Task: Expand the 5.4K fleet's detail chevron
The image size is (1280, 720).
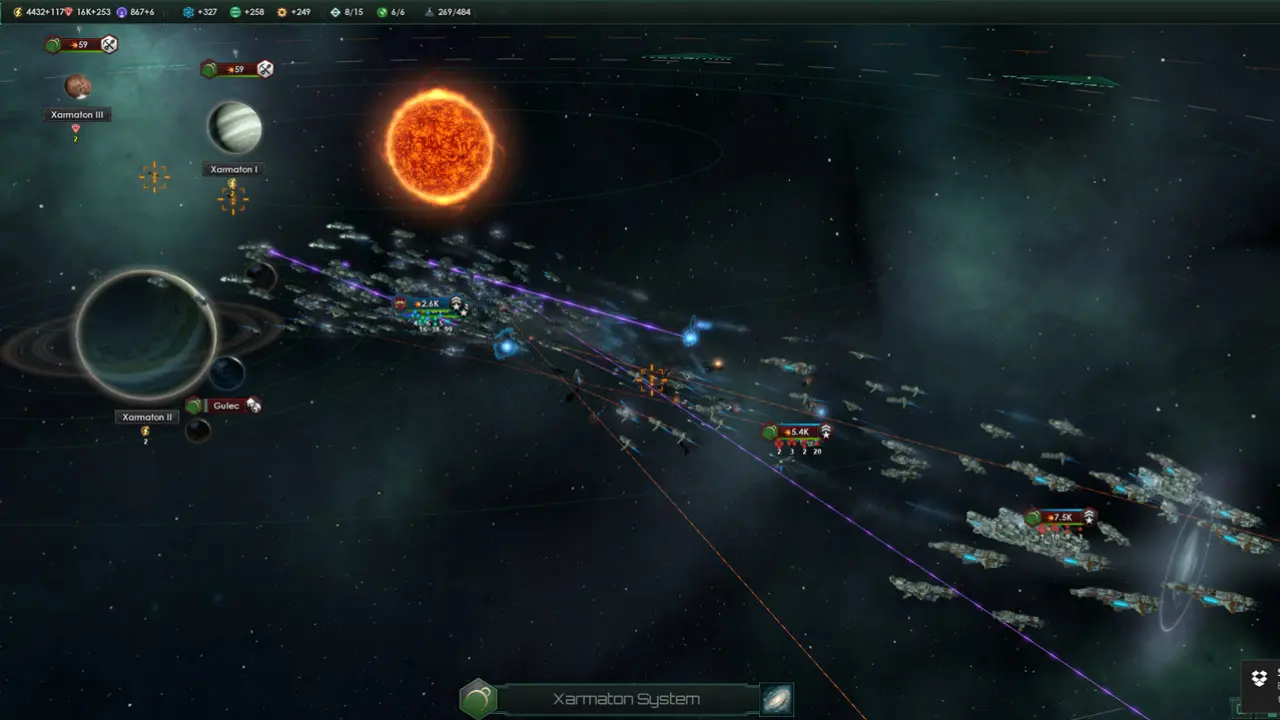Action: pyautogui.click(x=826, y=433)
